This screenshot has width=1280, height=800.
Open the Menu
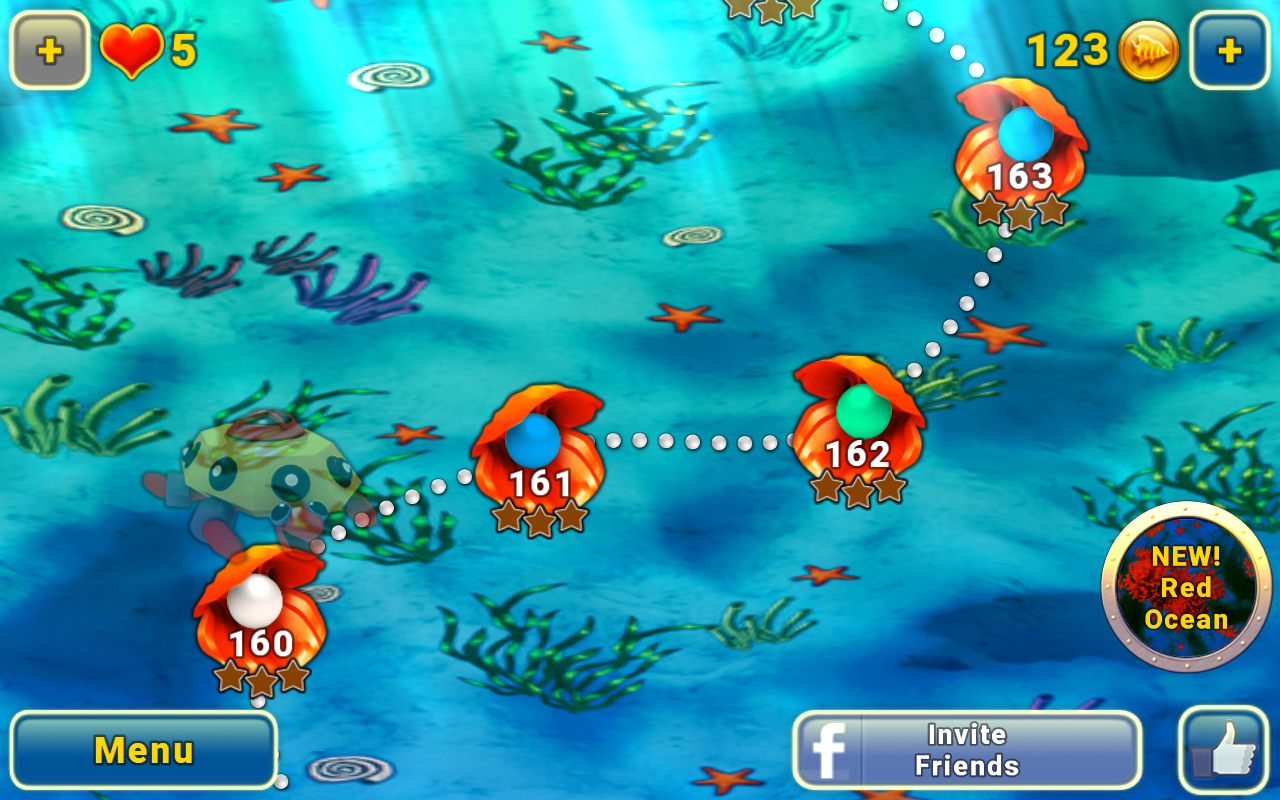click(x=143, y=748)
